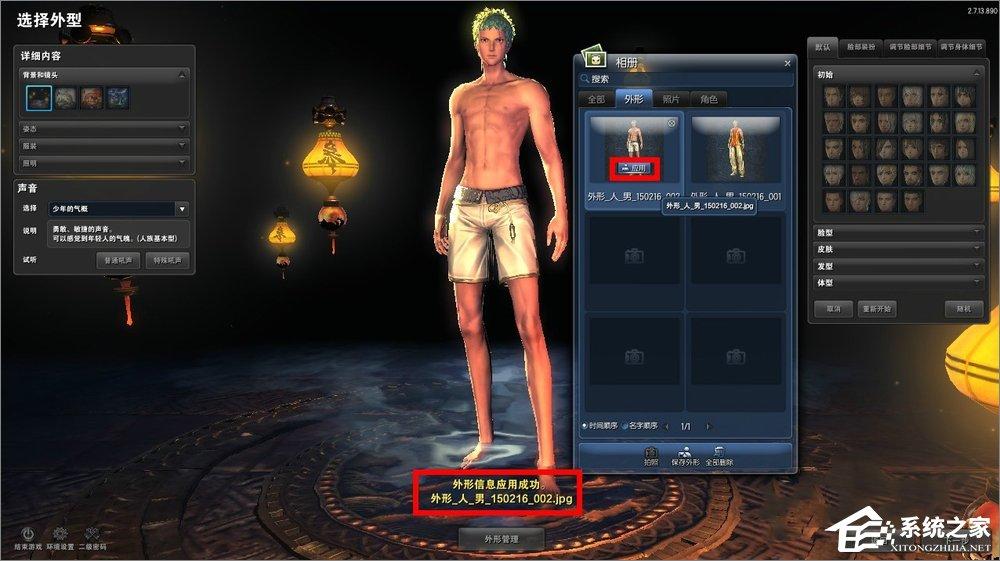
Task: Click the 结束游戏 exit game icon
Action: (x=29, y=538)
